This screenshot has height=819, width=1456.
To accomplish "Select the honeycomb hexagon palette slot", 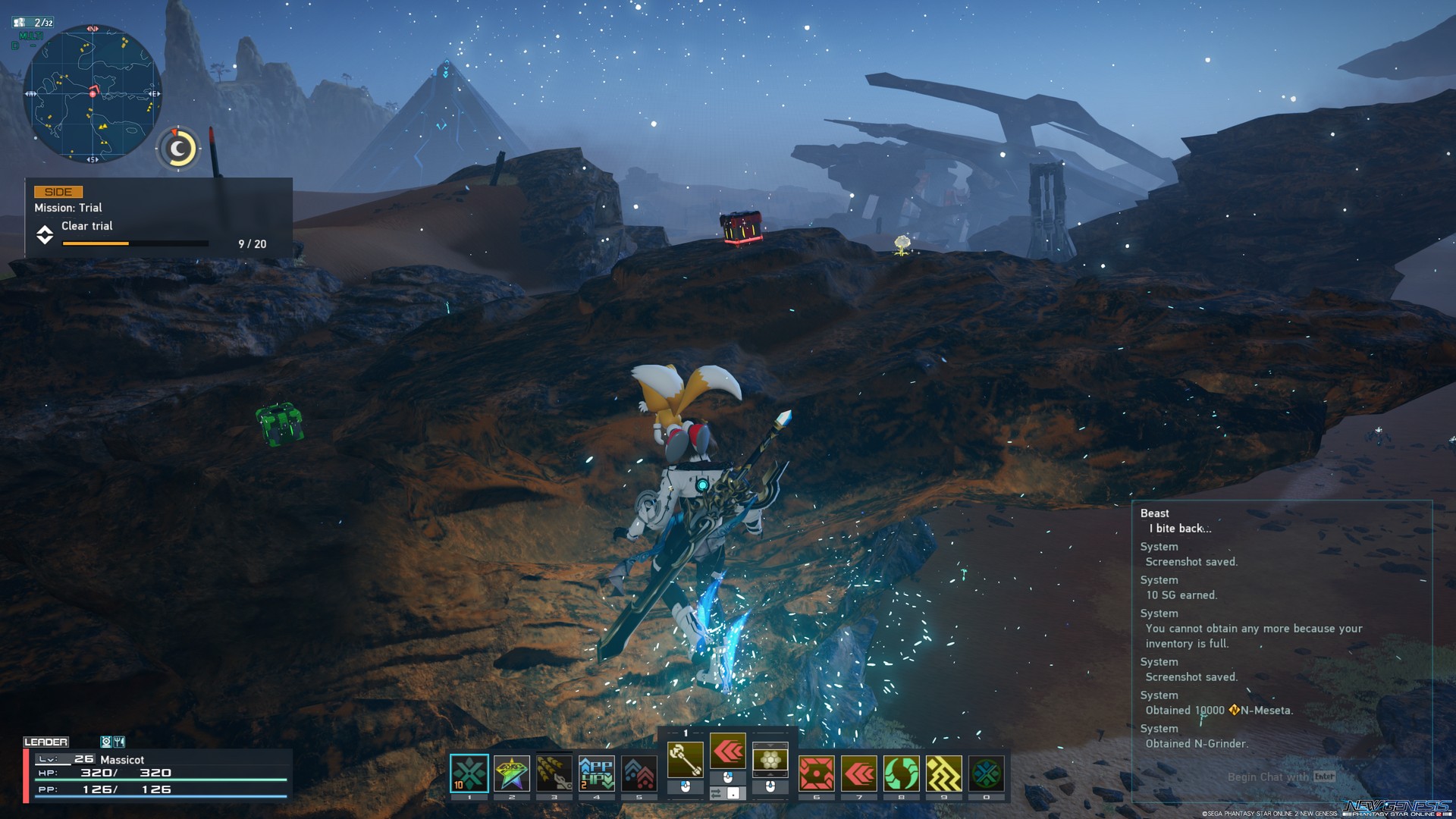I will point(770,759).
